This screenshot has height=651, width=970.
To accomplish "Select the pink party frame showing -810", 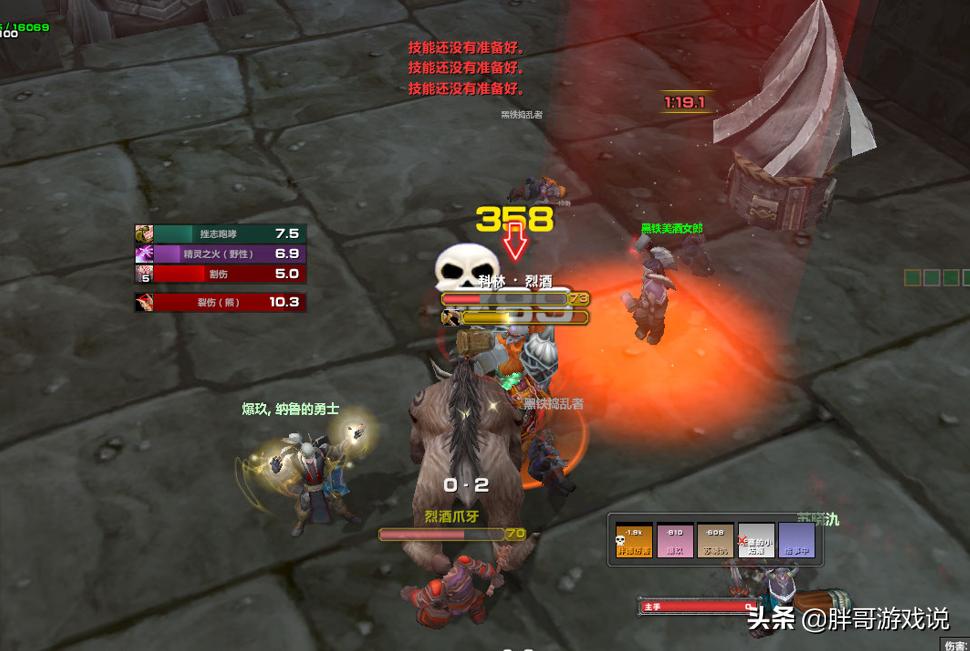I will pos(674,541).
